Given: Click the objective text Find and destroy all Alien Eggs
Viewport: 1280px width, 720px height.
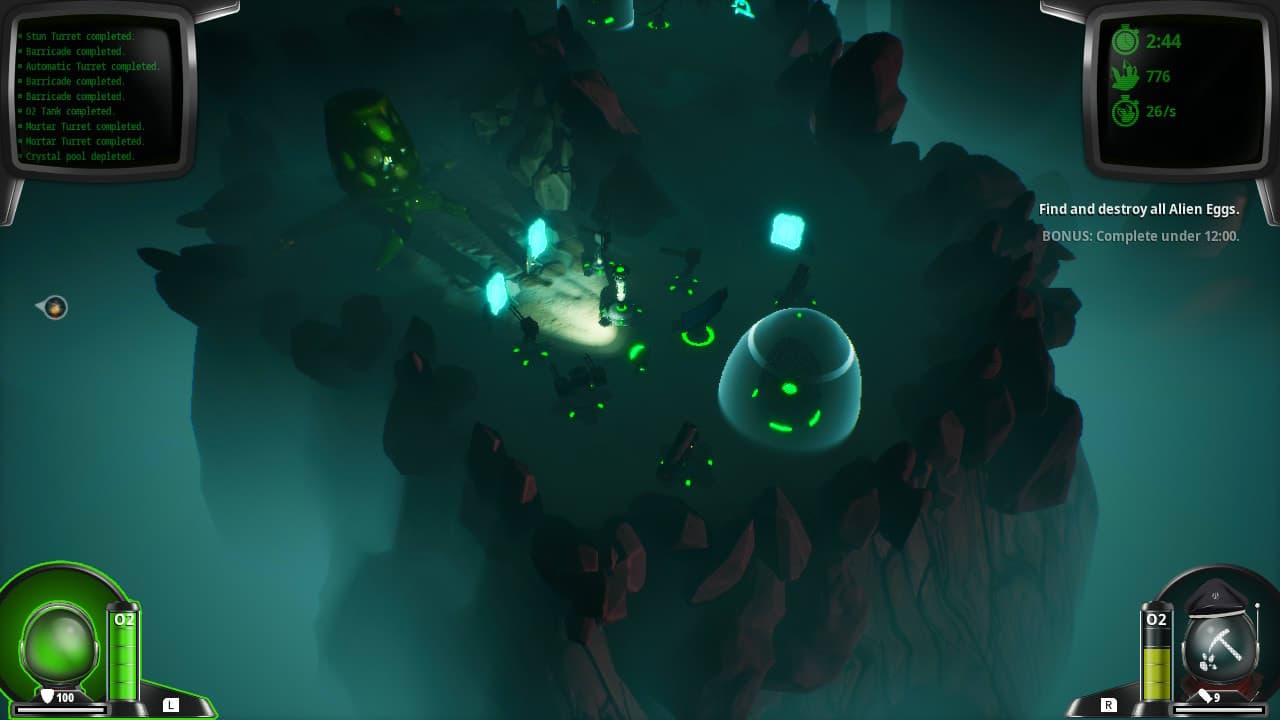Looking at the screenshot, I should coord(1139,209).
